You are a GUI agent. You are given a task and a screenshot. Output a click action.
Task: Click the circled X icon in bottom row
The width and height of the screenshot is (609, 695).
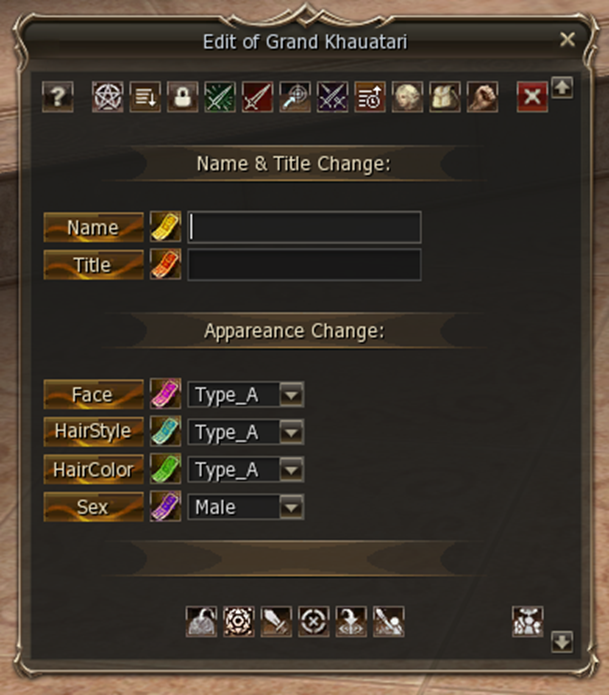pyautogui.click(x=313, y=621)
